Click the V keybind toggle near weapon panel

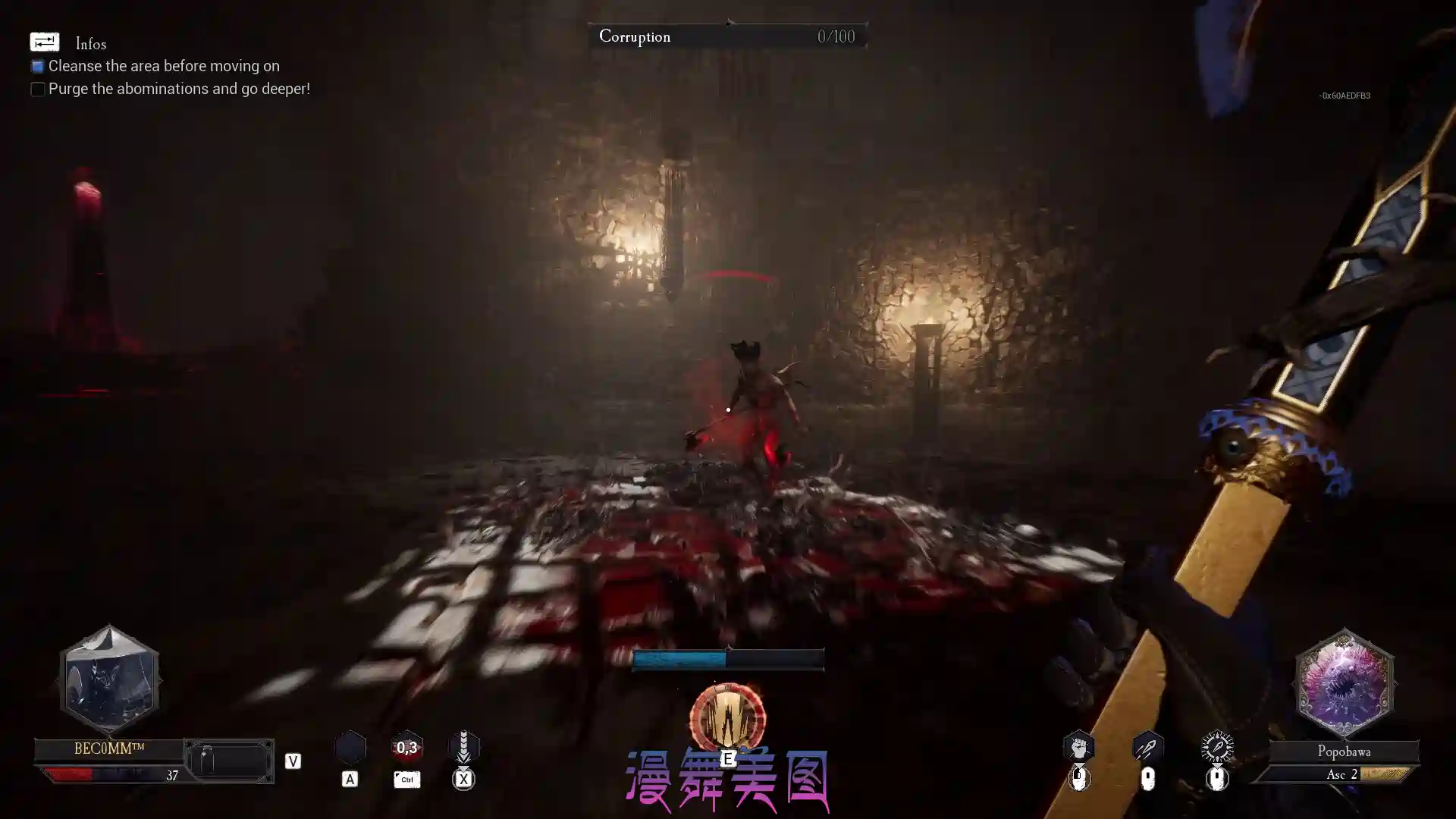pos(293,761)
